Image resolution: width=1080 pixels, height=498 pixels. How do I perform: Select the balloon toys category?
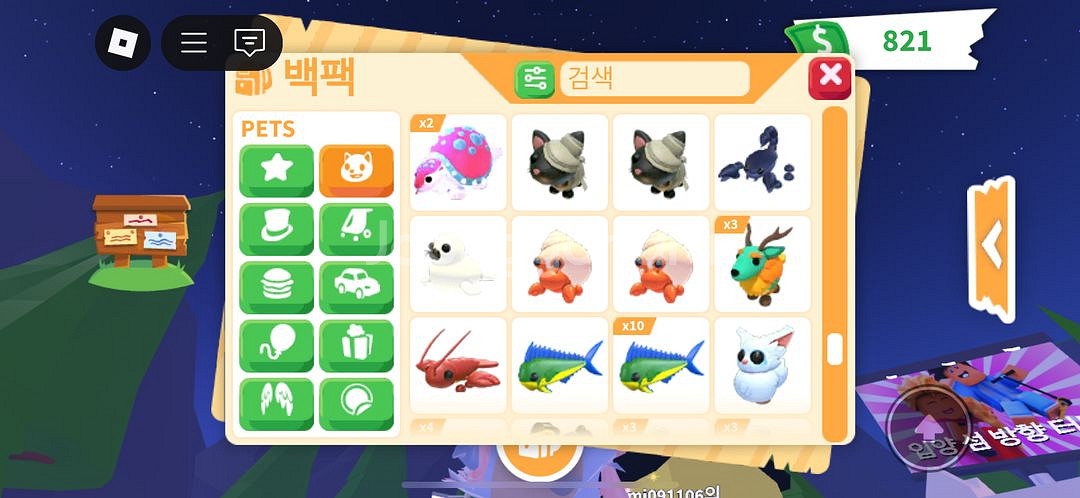(x=276, y=346)
